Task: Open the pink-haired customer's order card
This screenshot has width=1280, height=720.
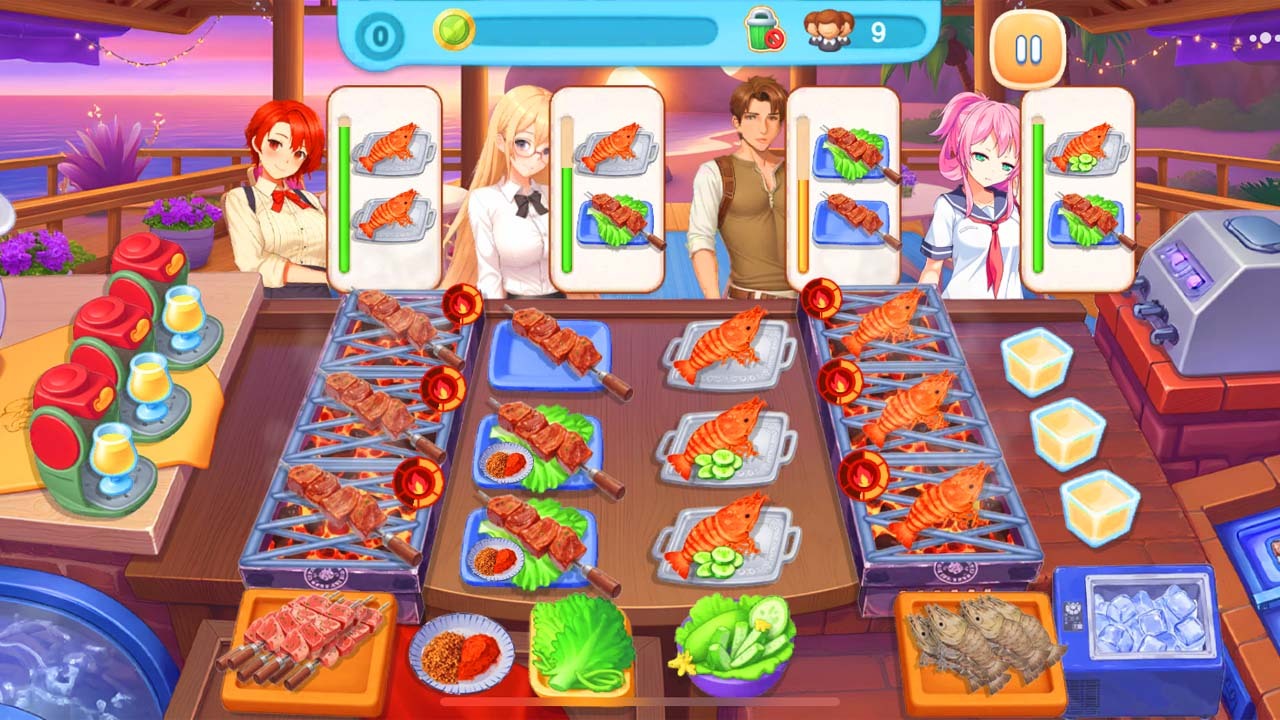Action: coord(1081,180)
